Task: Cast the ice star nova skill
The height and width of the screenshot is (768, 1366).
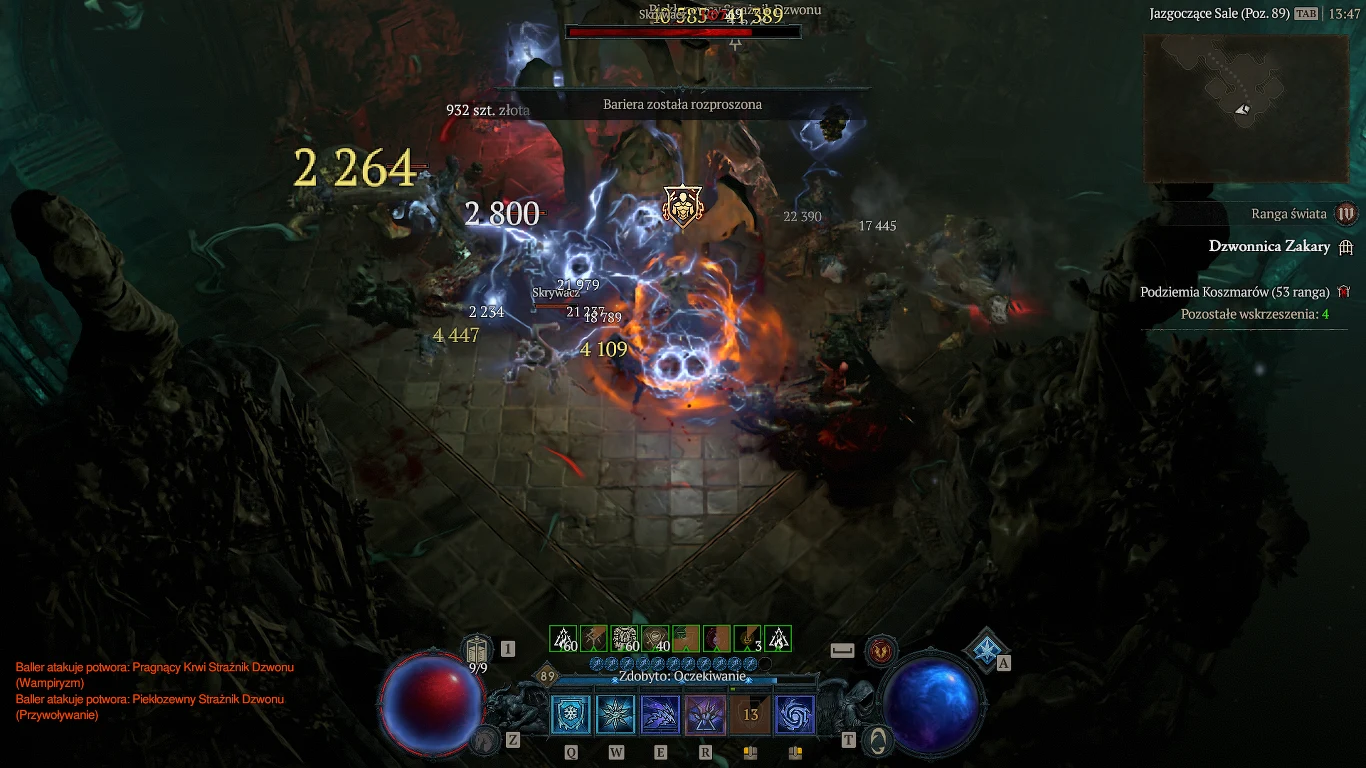Action: [616, 715]
